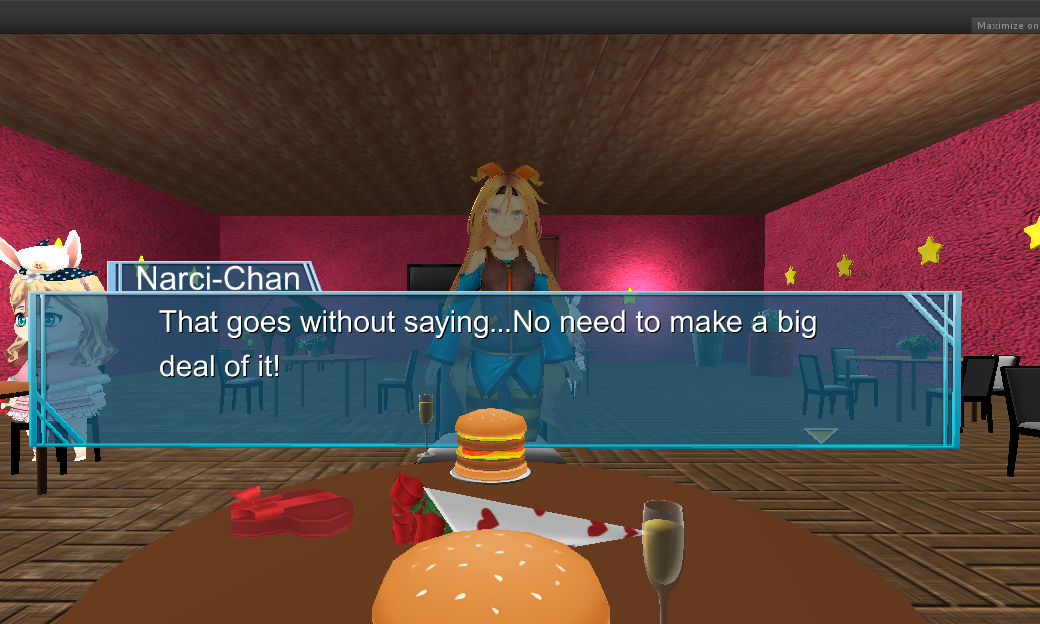Screen dimensions: 1040x624
Task: Advance Narci-Chan's dialogue text box
Action: [x=495, y=369]
